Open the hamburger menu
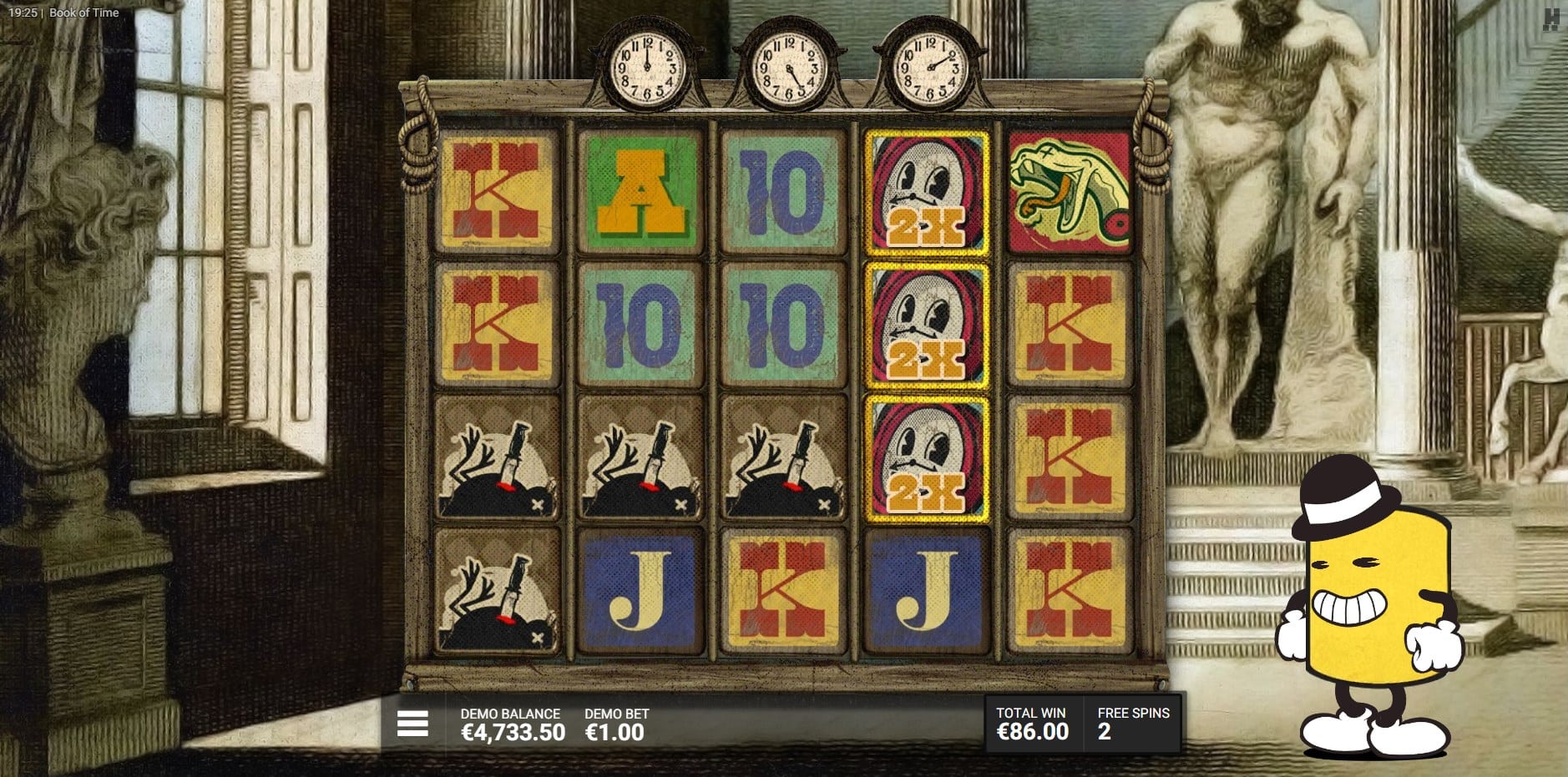1568x777 pixels. coord(412,724)
